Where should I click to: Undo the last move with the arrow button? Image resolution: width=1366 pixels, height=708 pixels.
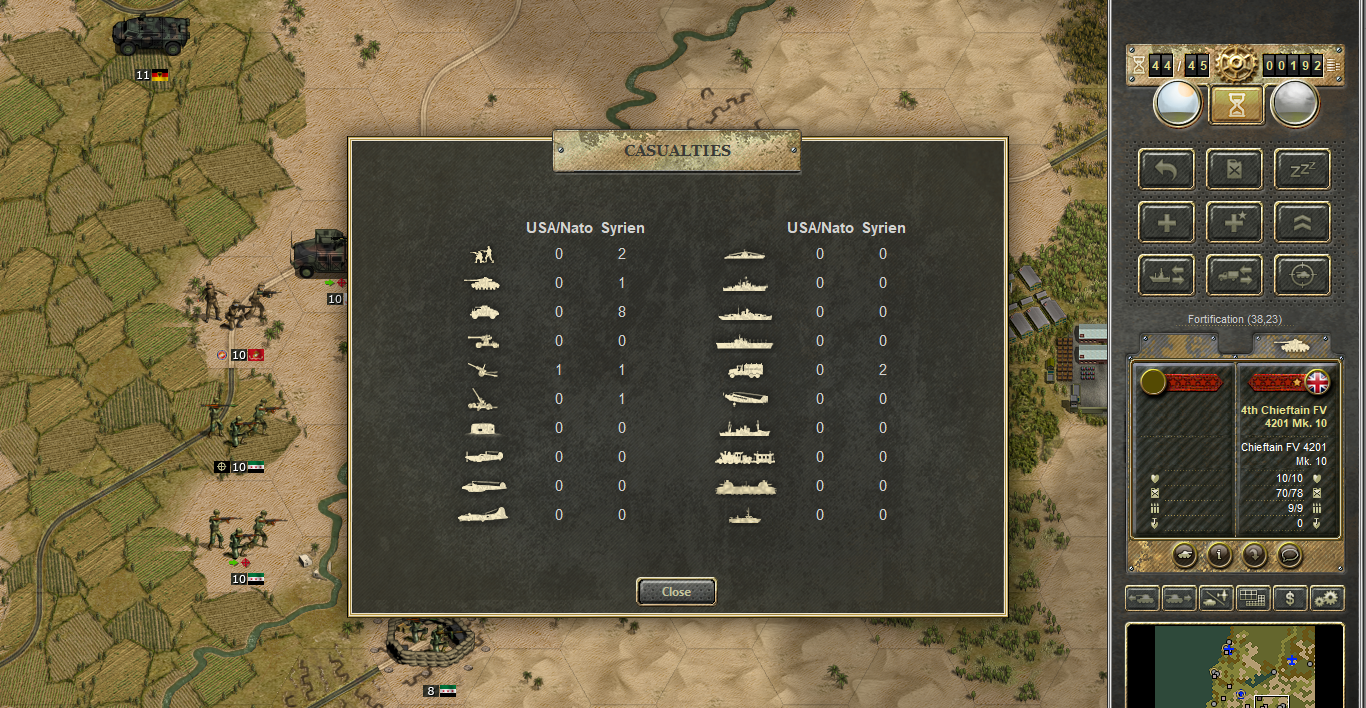click(1166, 169)
